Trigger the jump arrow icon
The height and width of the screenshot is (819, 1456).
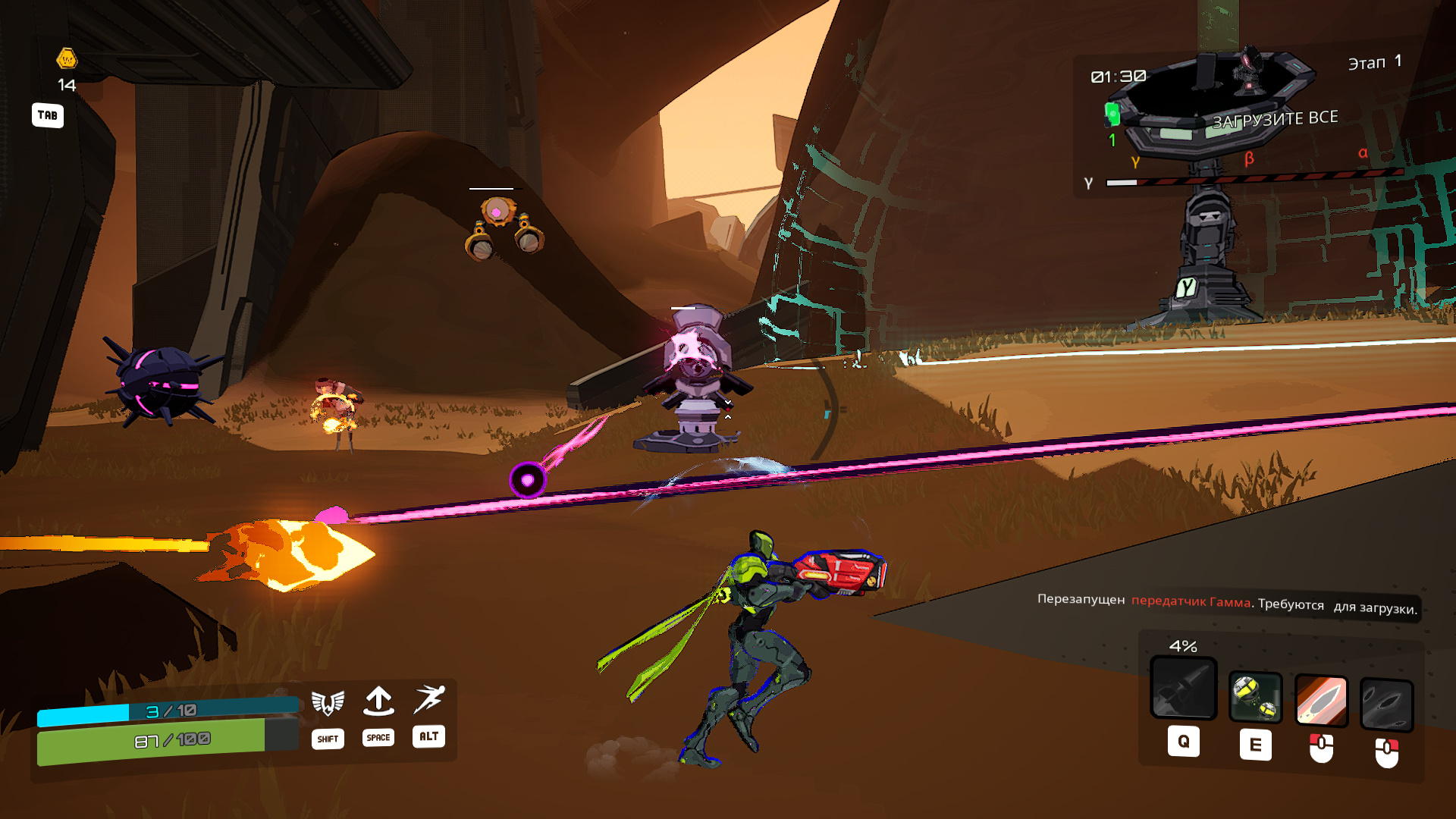point(378,701)
